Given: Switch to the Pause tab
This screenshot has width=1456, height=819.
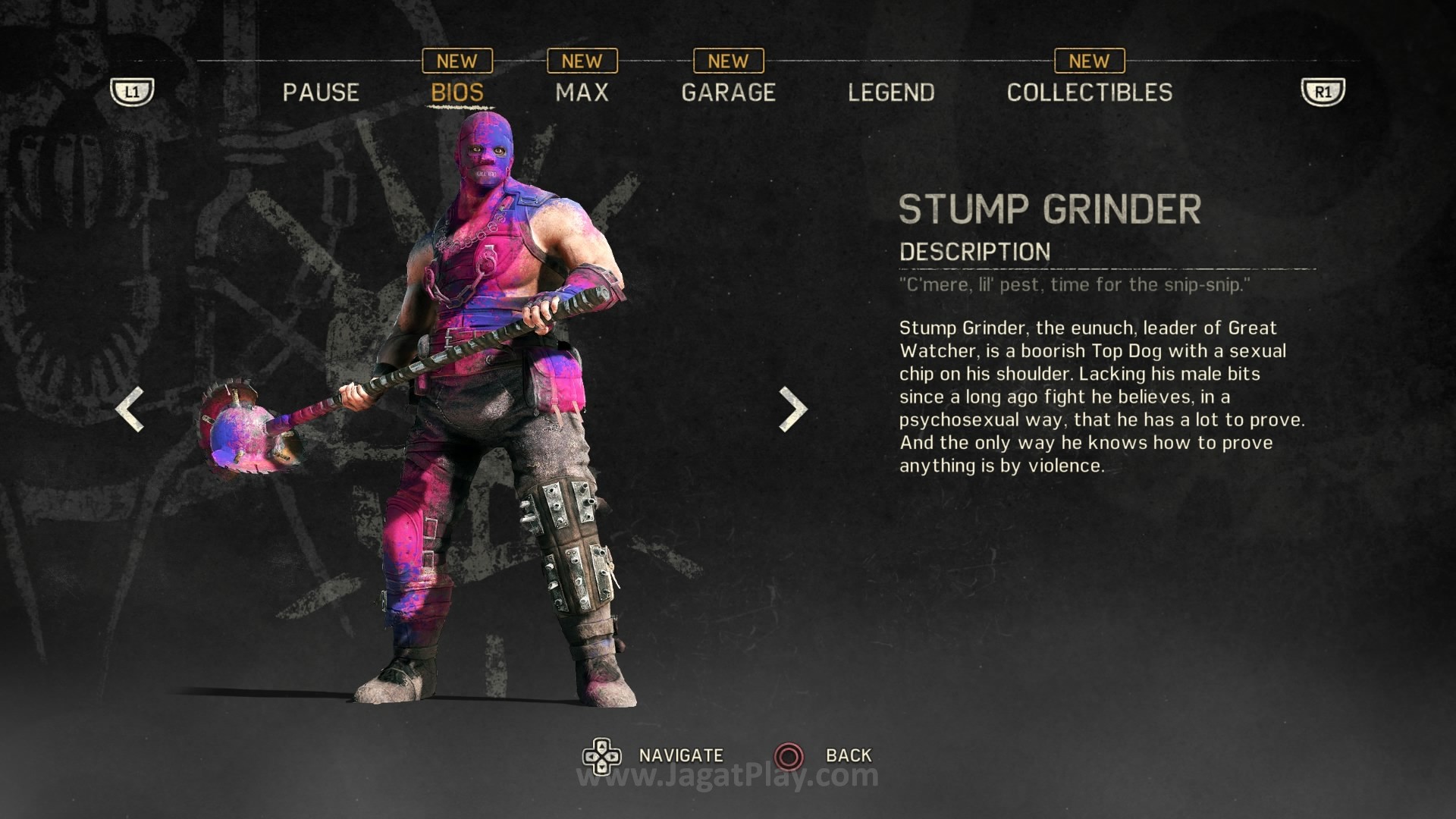Looking at the screenshot, I should point(321,93).
